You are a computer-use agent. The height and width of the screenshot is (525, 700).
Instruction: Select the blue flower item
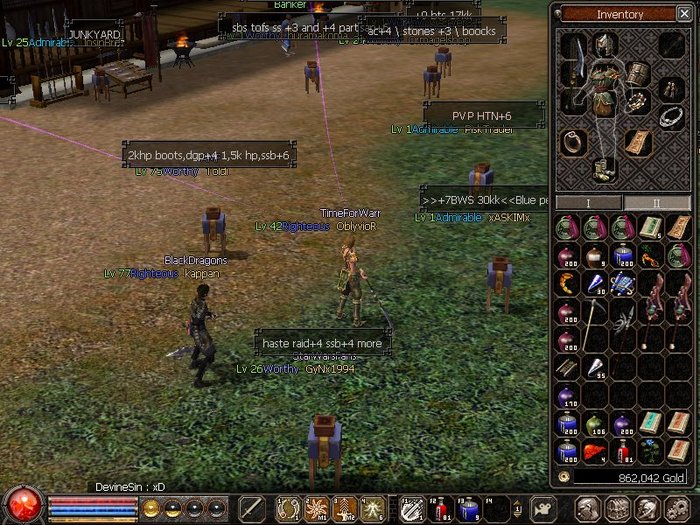651,450
